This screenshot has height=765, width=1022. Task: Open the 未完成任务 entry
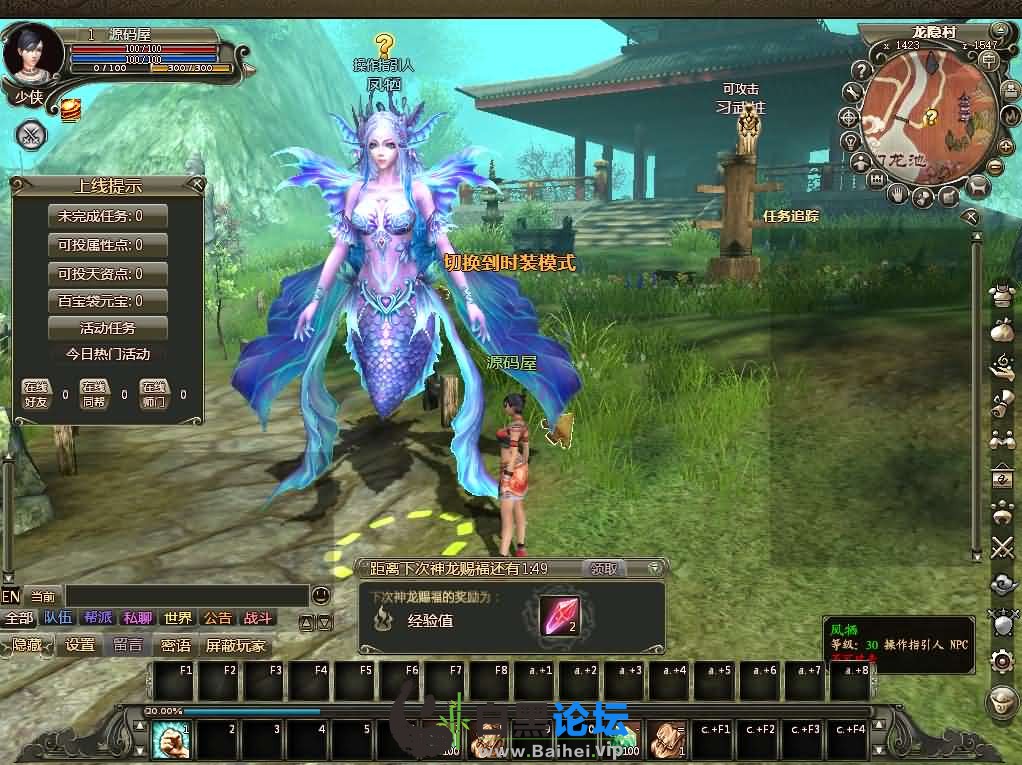(x=108, y=216)
